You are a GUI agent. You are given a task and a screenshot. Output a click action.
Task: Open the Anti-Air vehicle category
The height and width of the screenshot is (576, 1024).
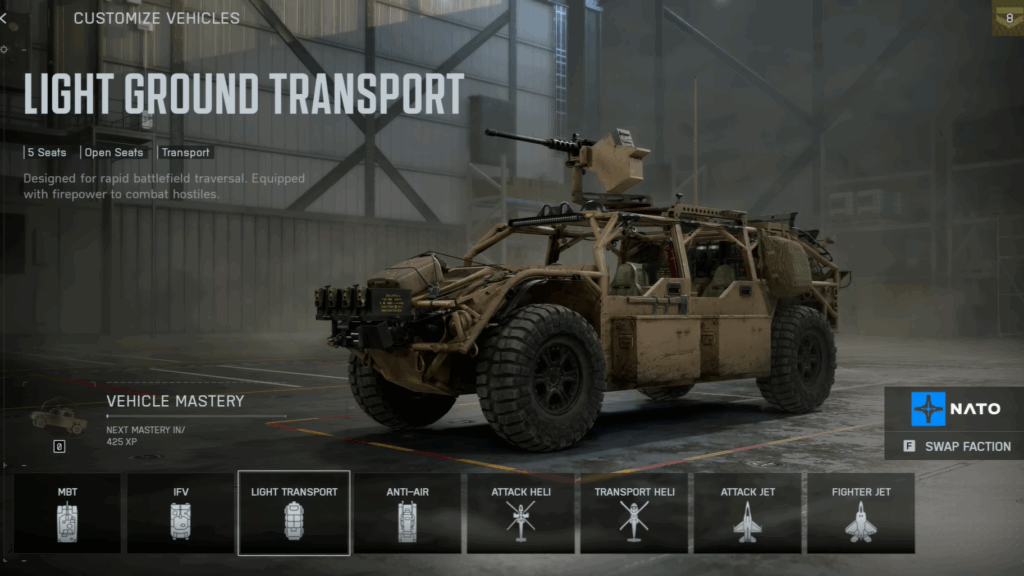[x=407, y=513]
